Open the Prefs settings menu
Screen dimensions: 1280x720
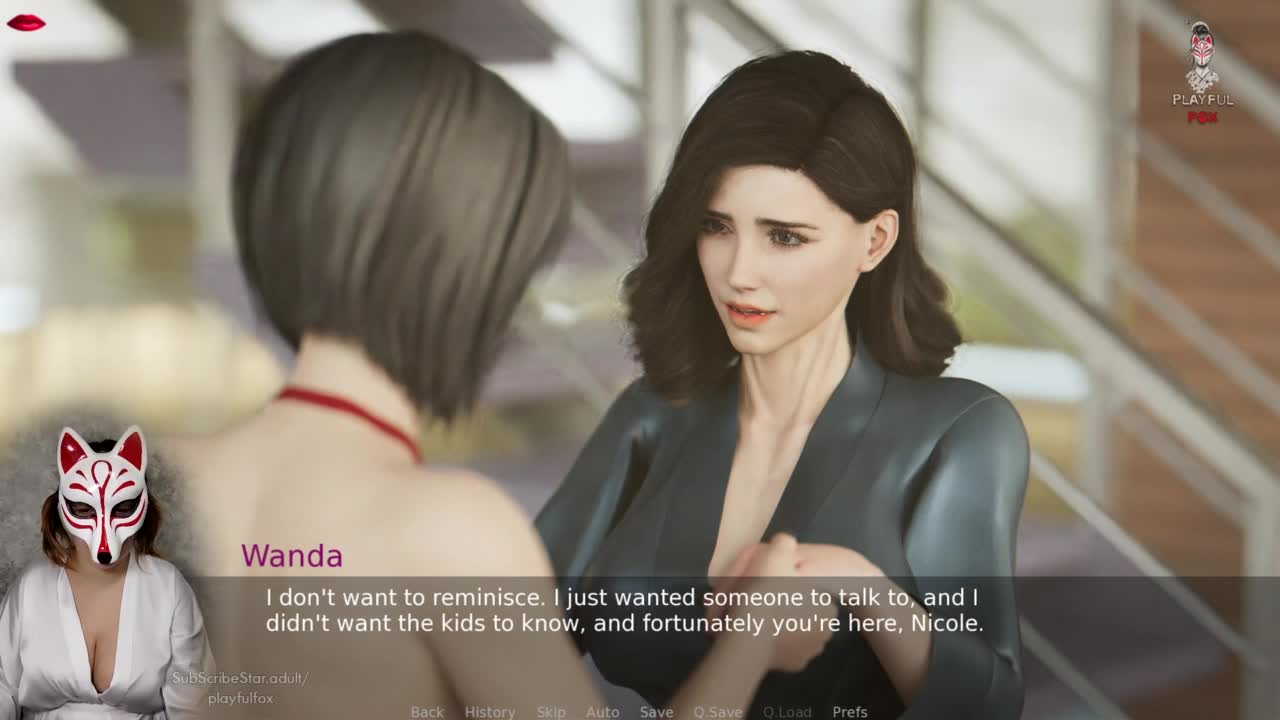point(850,712)
